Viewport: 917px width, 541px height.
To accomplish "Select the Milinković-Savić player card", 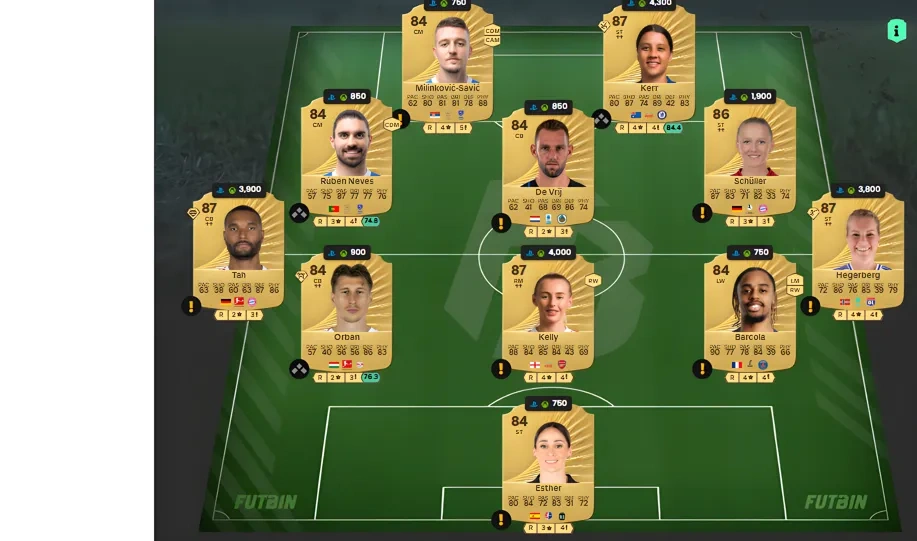I will [x=447, y=60].
